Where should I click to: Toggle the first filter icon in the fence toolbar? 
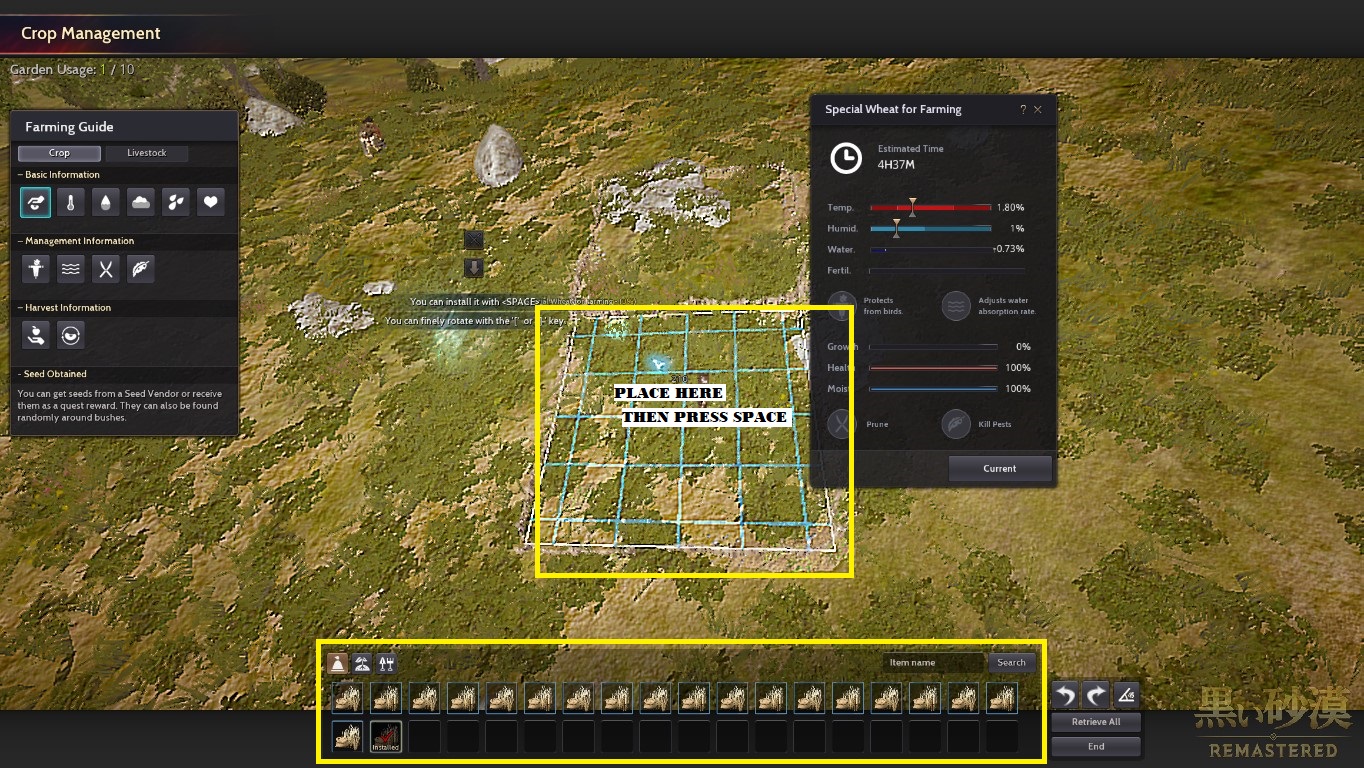pyautogui.click(x=339, y=662)
